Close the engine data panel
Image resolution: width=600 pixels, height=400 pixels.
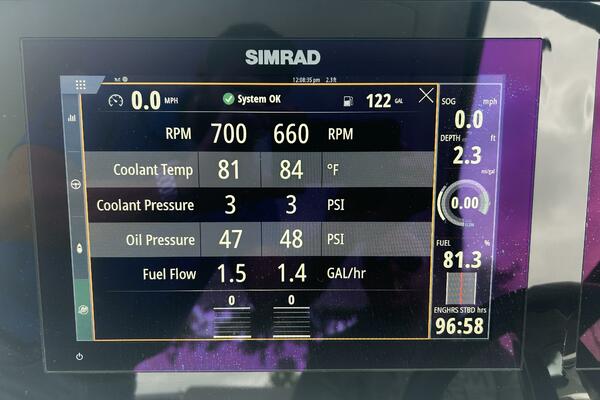(426, 96)
